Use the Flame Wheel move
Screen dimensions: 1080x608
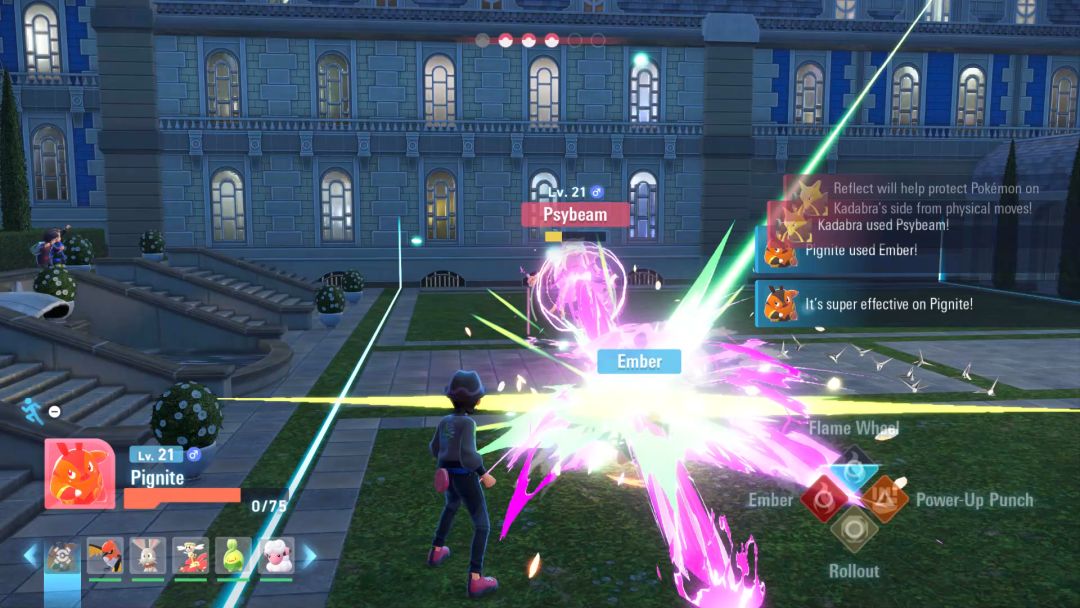click(x=853, y=467)
